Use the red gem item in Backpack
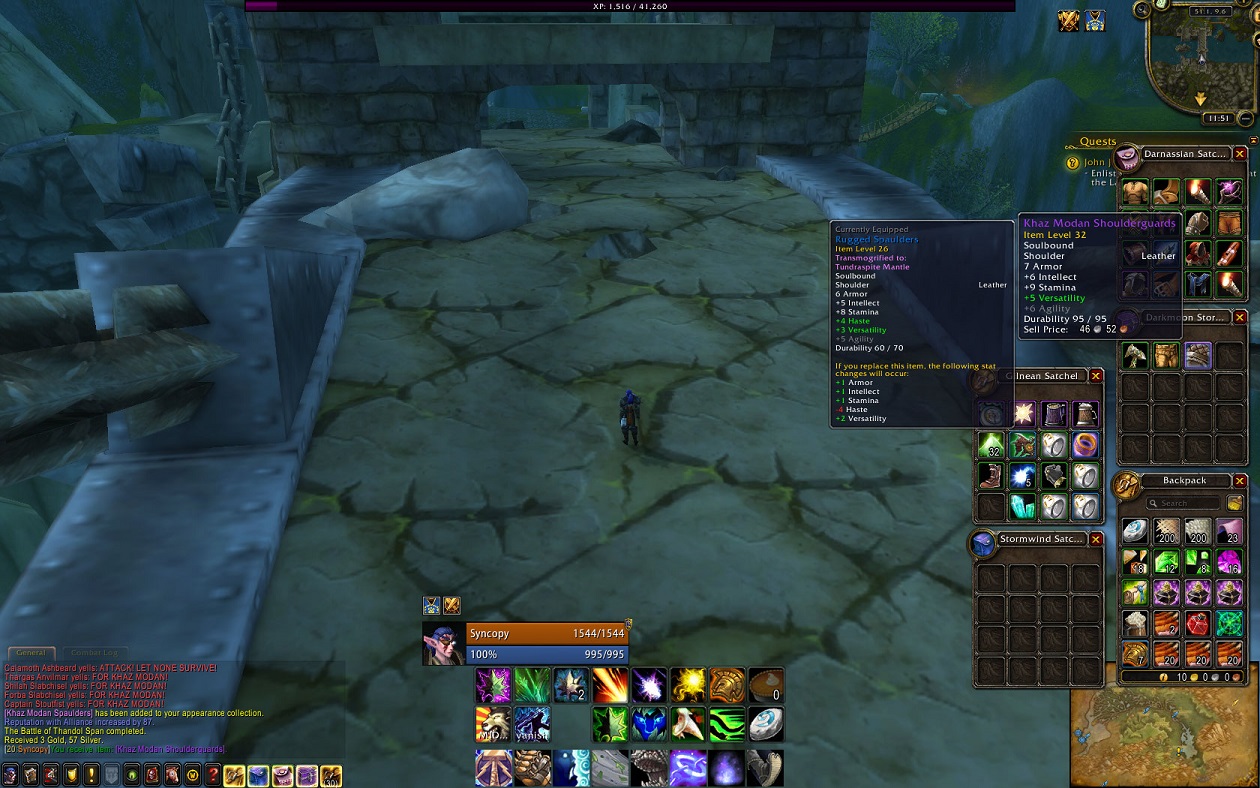 [1198, 623]
